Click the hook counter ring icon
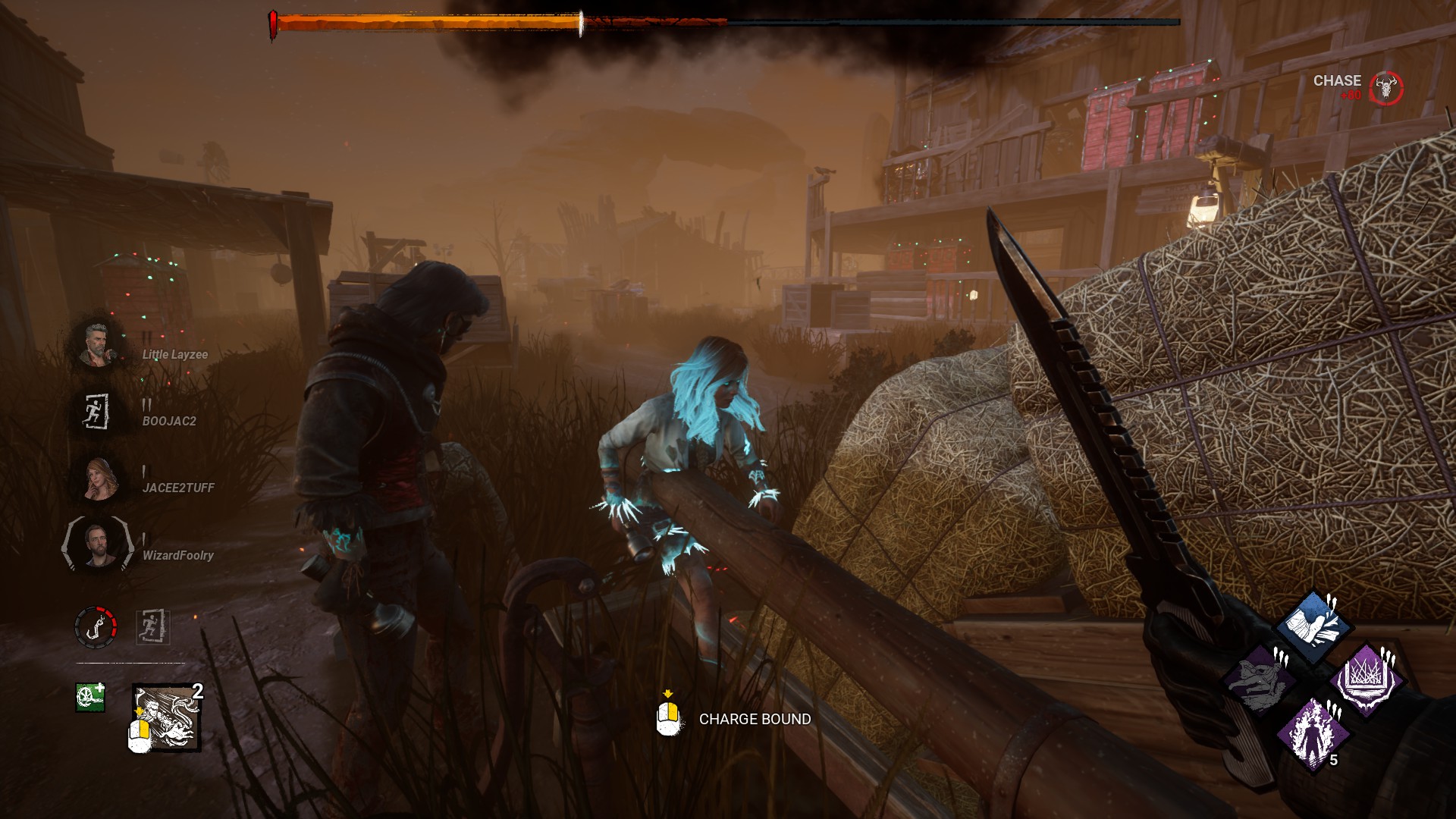Screen dimensions: 1456x819 pyautogui.click(x=96, y=626)
